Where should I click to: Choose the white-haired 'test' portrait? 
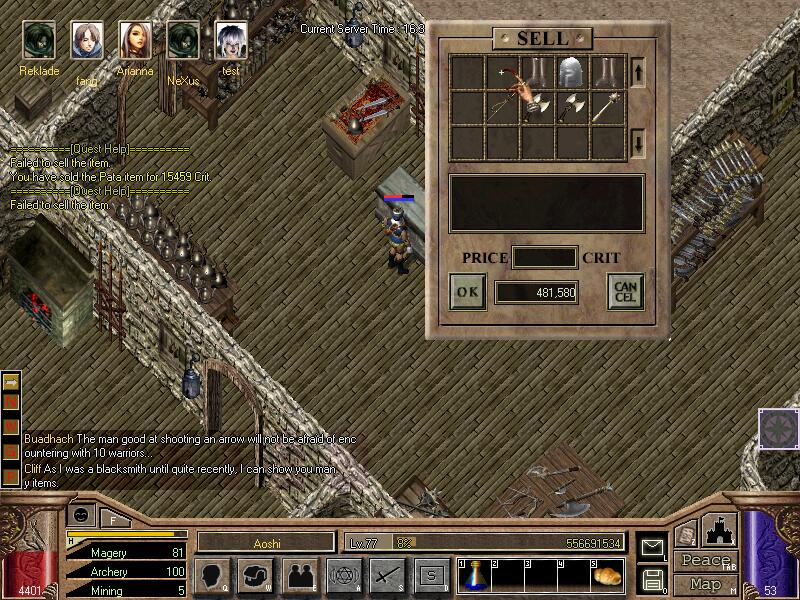point(231,41)
